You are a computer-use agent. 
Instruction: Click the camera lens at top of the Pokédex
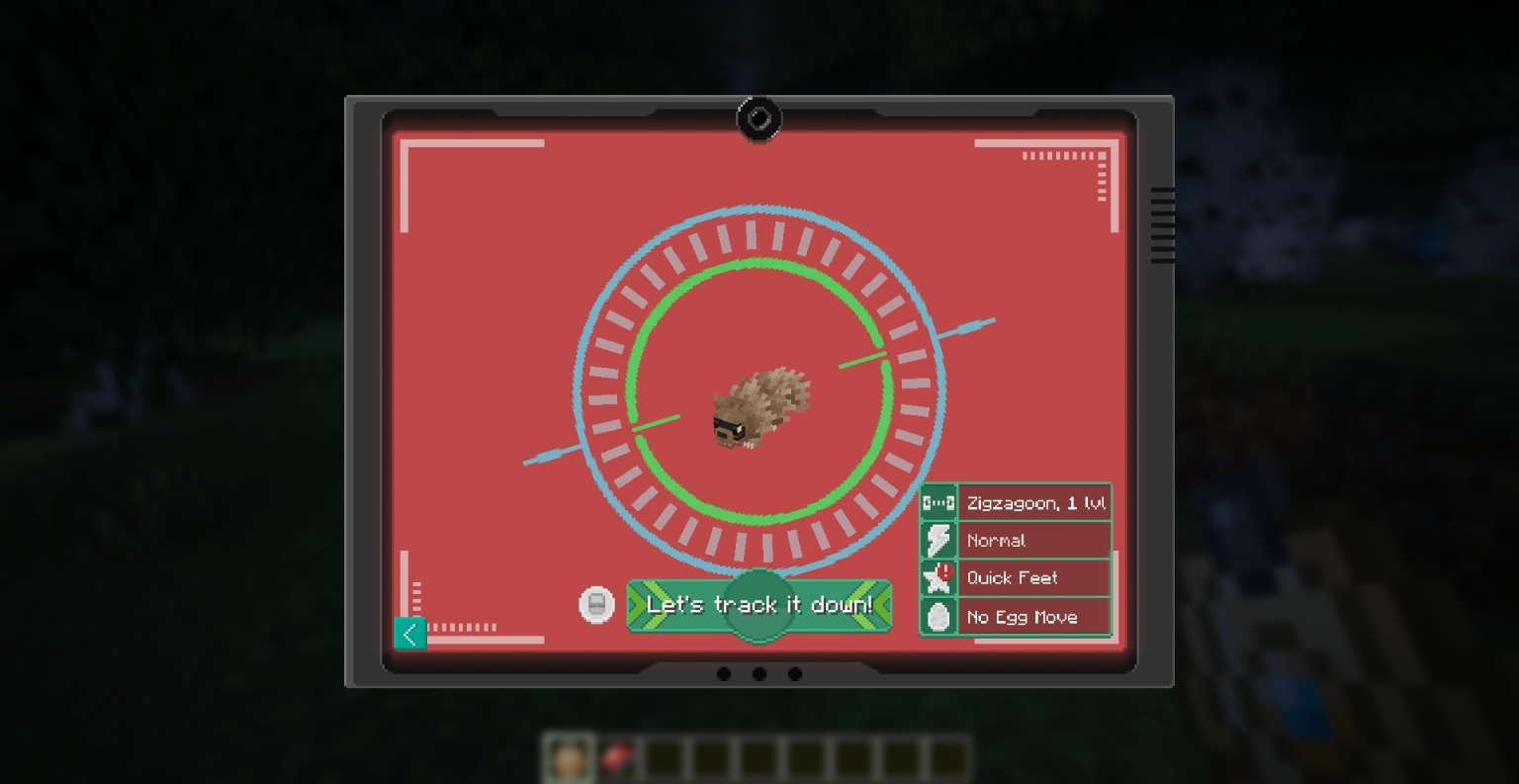pyautogui.click(x=759, y=119)
